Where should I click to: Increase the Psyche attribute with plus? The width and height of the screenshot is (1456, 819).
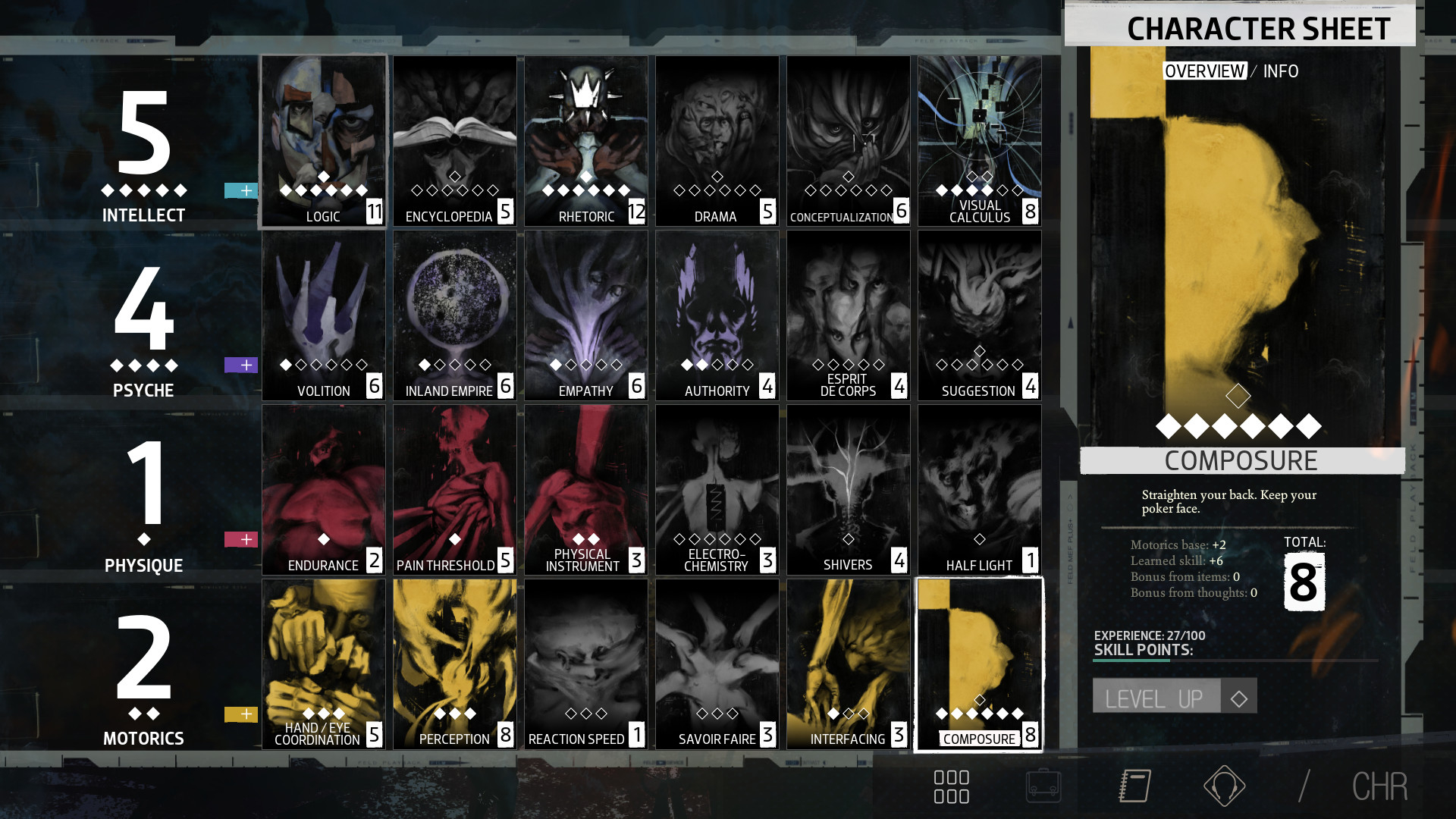coord(241,365)
